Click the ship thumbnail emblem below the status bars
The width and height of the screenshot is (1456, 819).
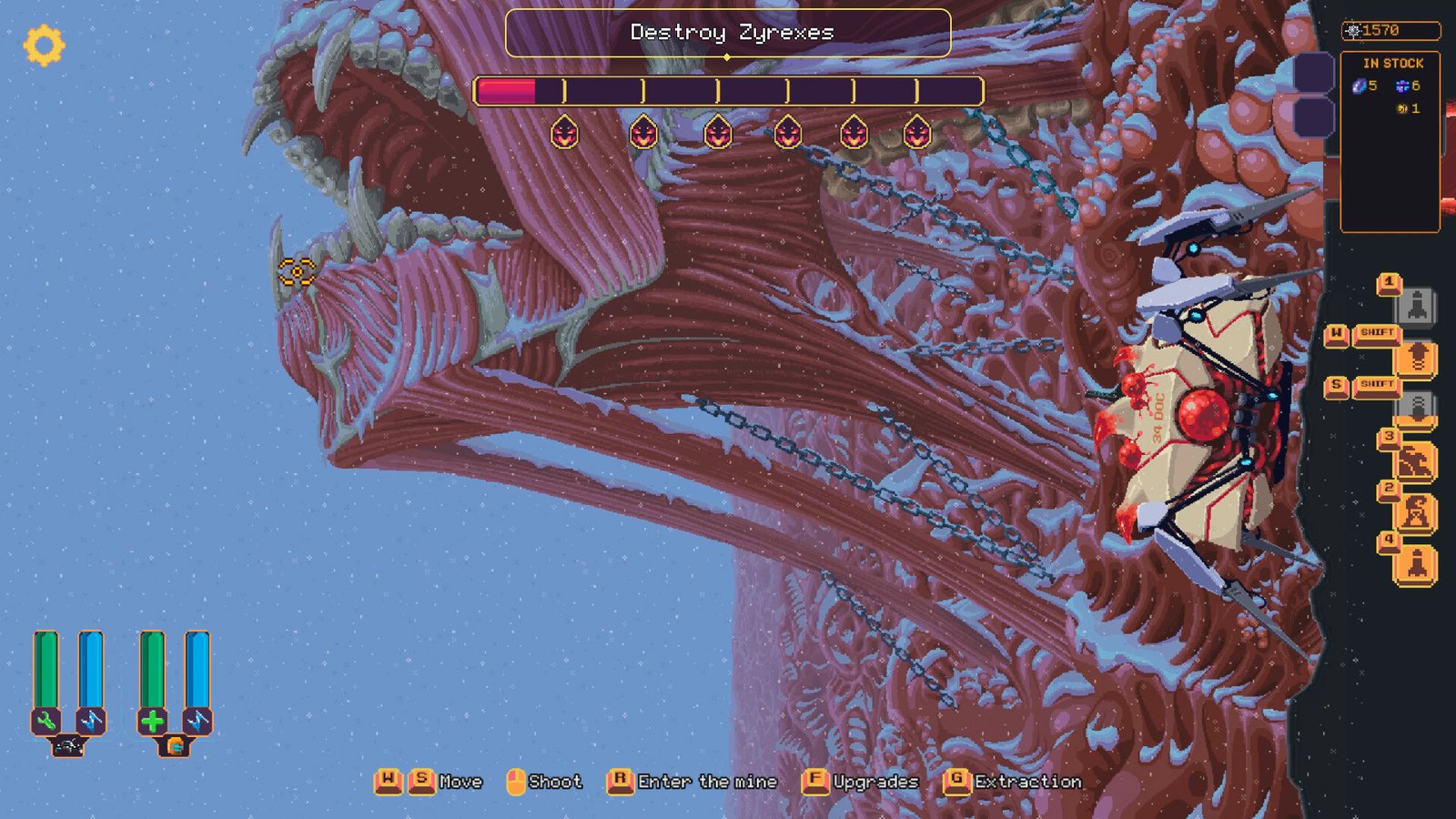(68, 746)
